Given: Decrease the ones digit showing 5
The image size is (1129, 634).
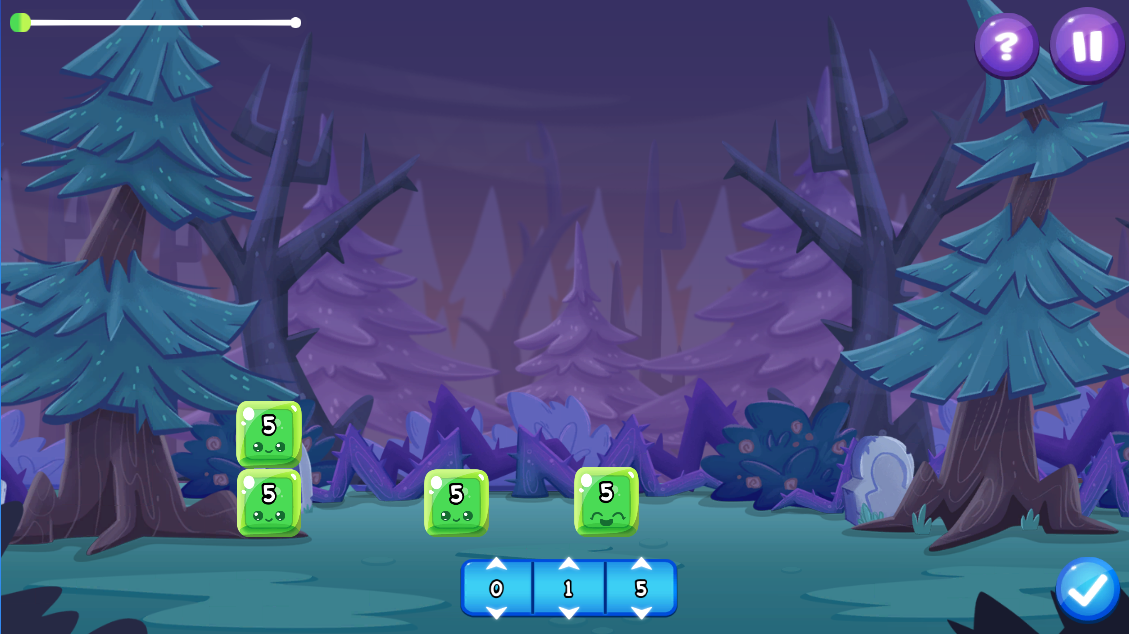Looking at the screenshot, I should click(x=641, y=611).
